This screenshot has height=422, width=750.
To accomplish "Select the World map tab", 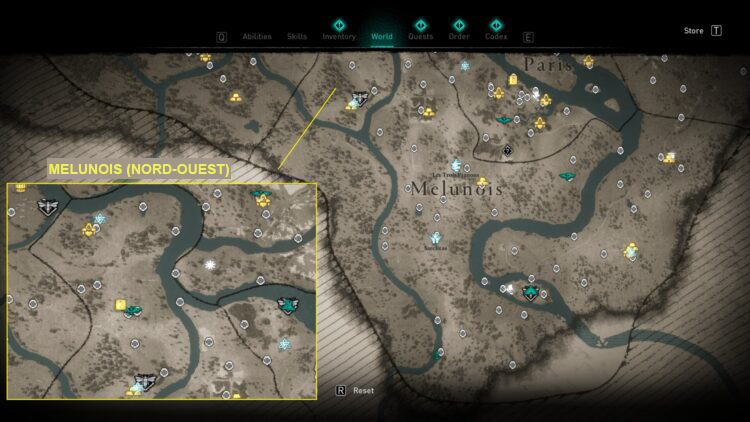I will pyautogui.click(x=382, y=36).
